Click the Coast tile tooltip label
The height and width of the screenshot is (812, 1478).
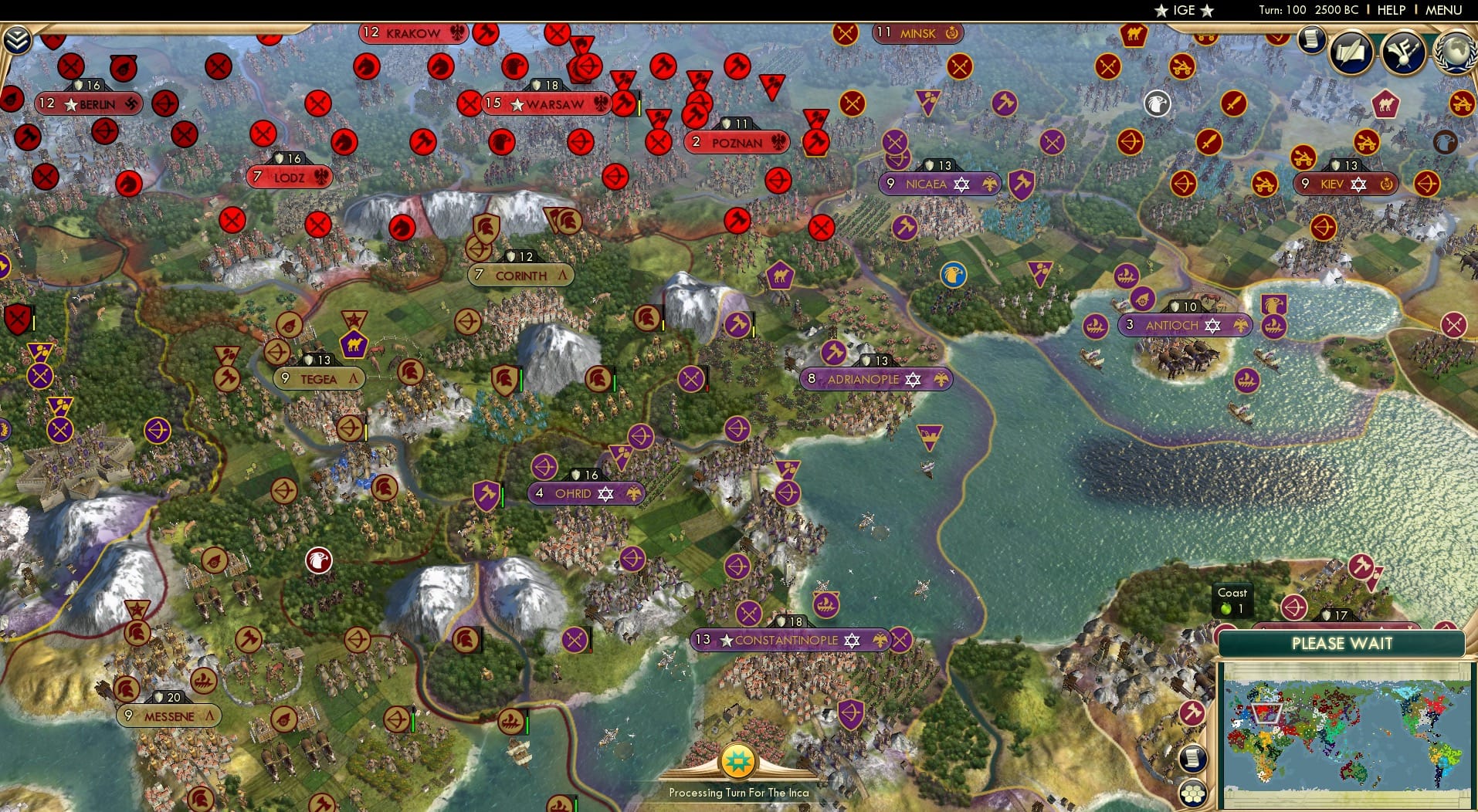(1232, 601)
